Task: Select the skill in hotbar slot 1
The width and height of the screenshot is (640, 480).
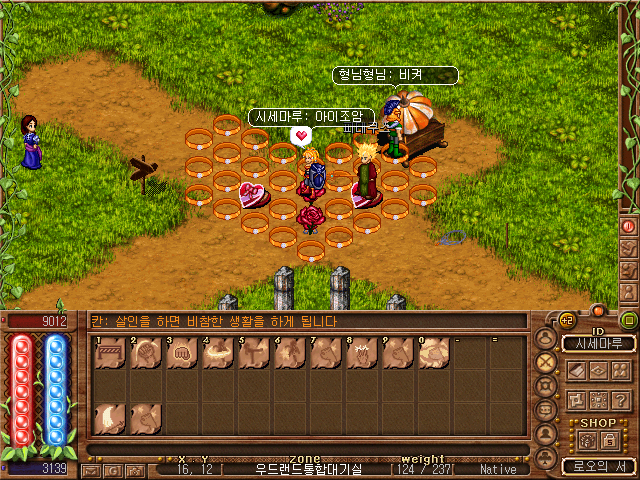Action: click(109, 353)
